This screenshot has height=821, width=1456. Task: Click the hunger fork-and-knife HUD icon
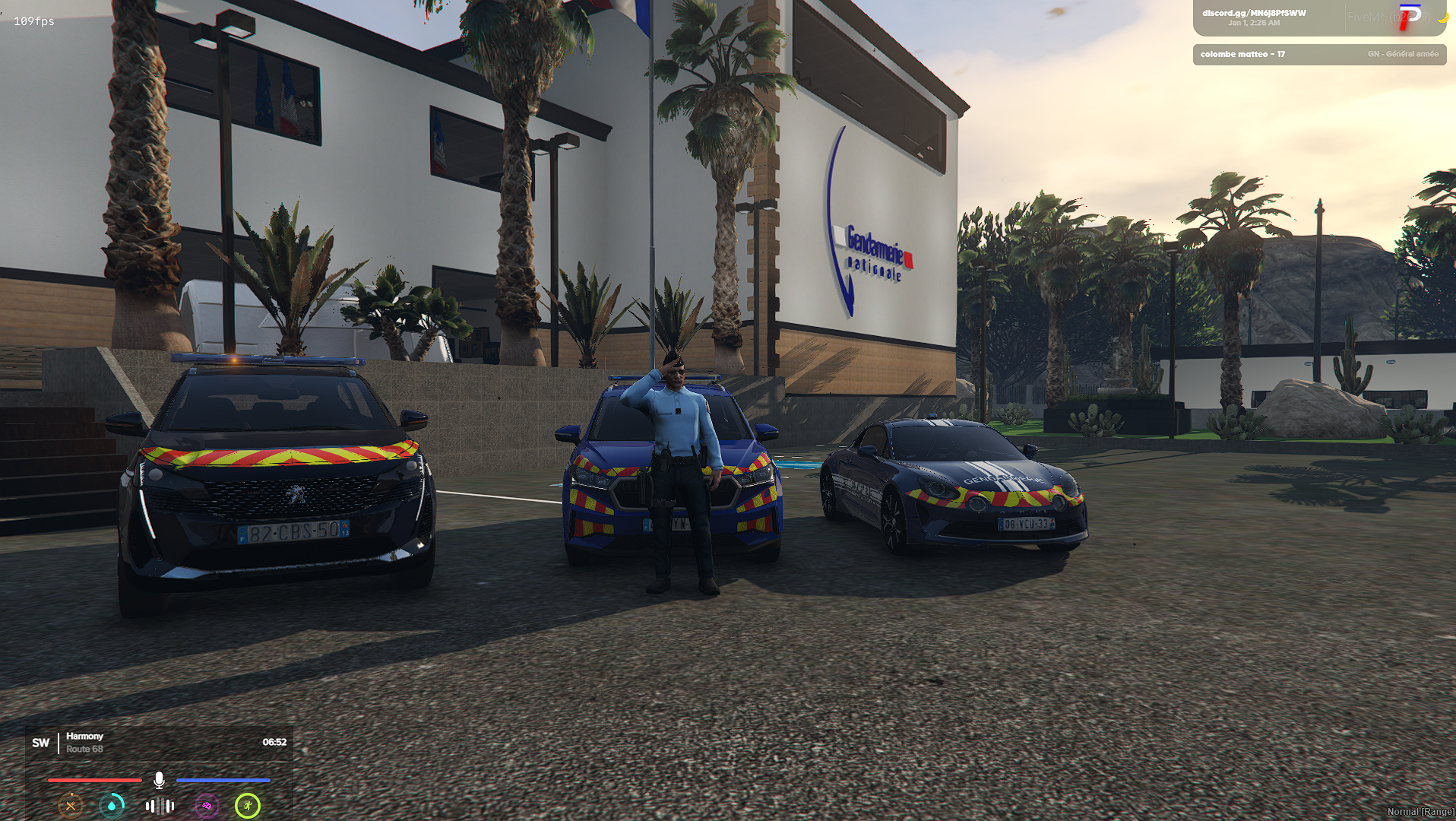[x=70, y=806]
